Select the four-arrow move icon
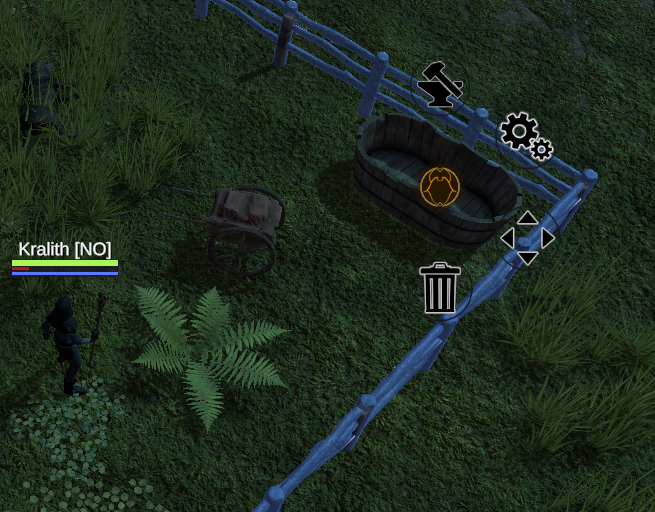The width and height of the screenshot is (655, 512). pyautogui.click(x=527, y=238)
